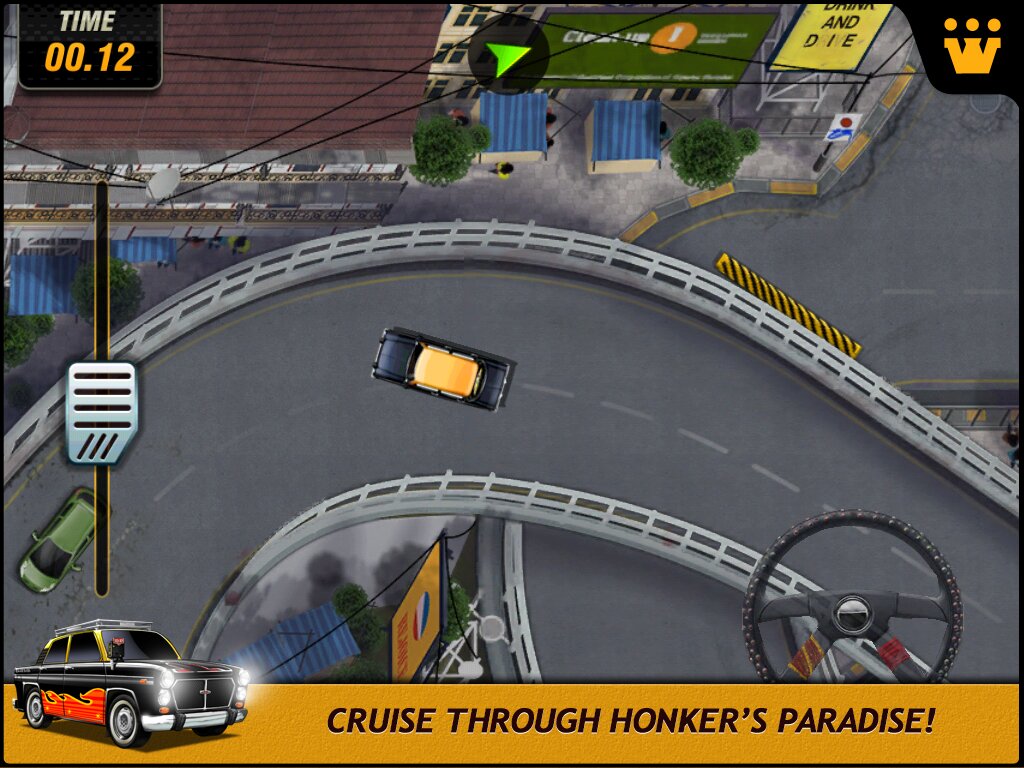Screen dimensions: 1024x768
Task: Tap the steering wheel control
Action: pos(852,609)
